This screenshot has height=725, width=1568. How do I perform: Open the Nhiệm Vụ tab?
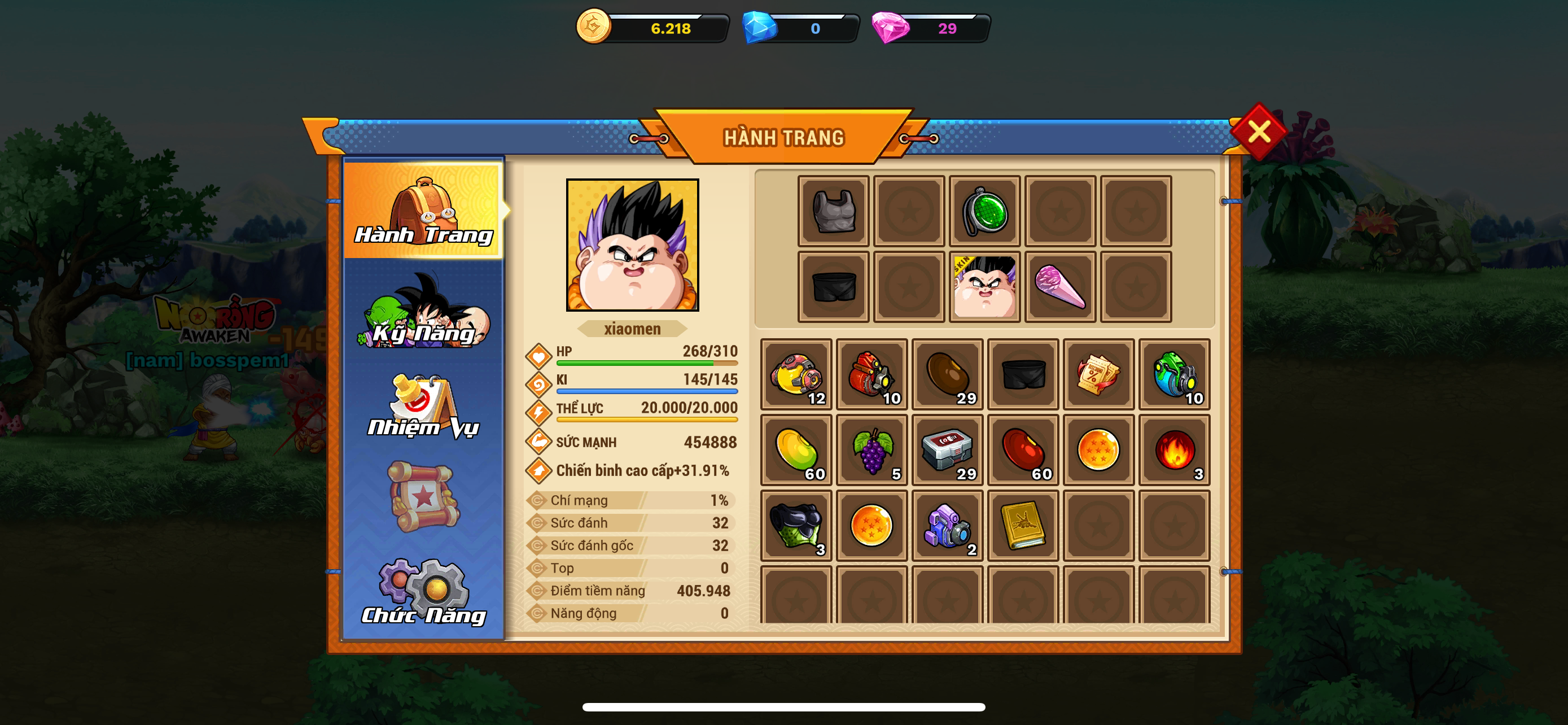[424, 407]
